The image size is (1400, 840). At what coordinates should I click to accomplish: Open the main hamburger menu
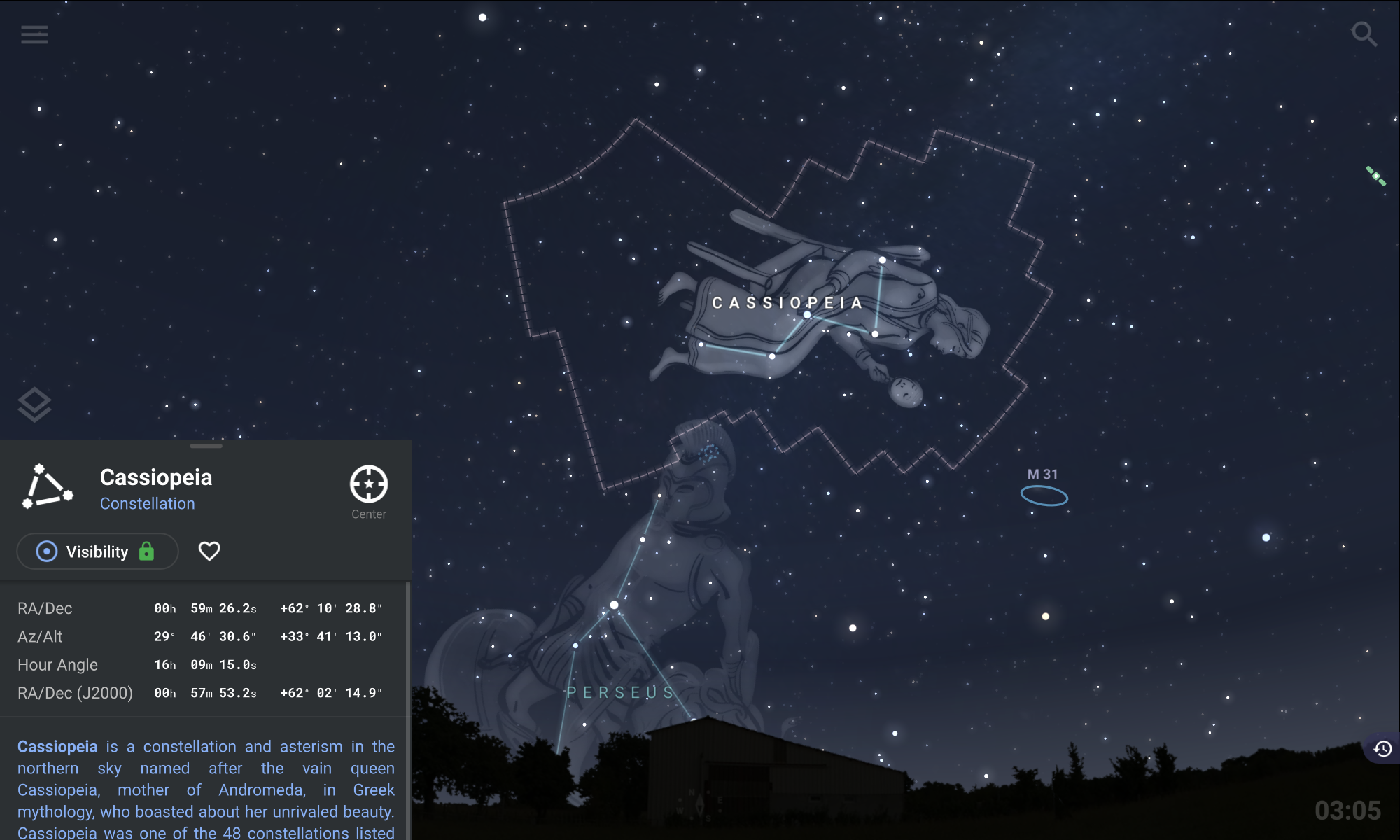click(34, 35)
